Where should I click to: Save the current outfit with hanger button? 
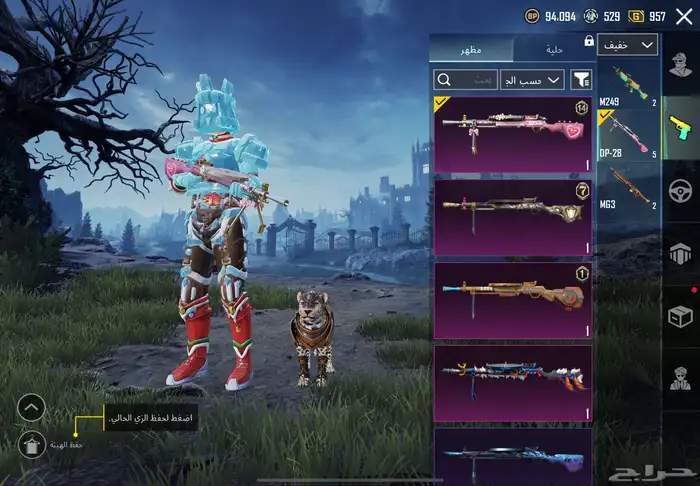point(31,443)
